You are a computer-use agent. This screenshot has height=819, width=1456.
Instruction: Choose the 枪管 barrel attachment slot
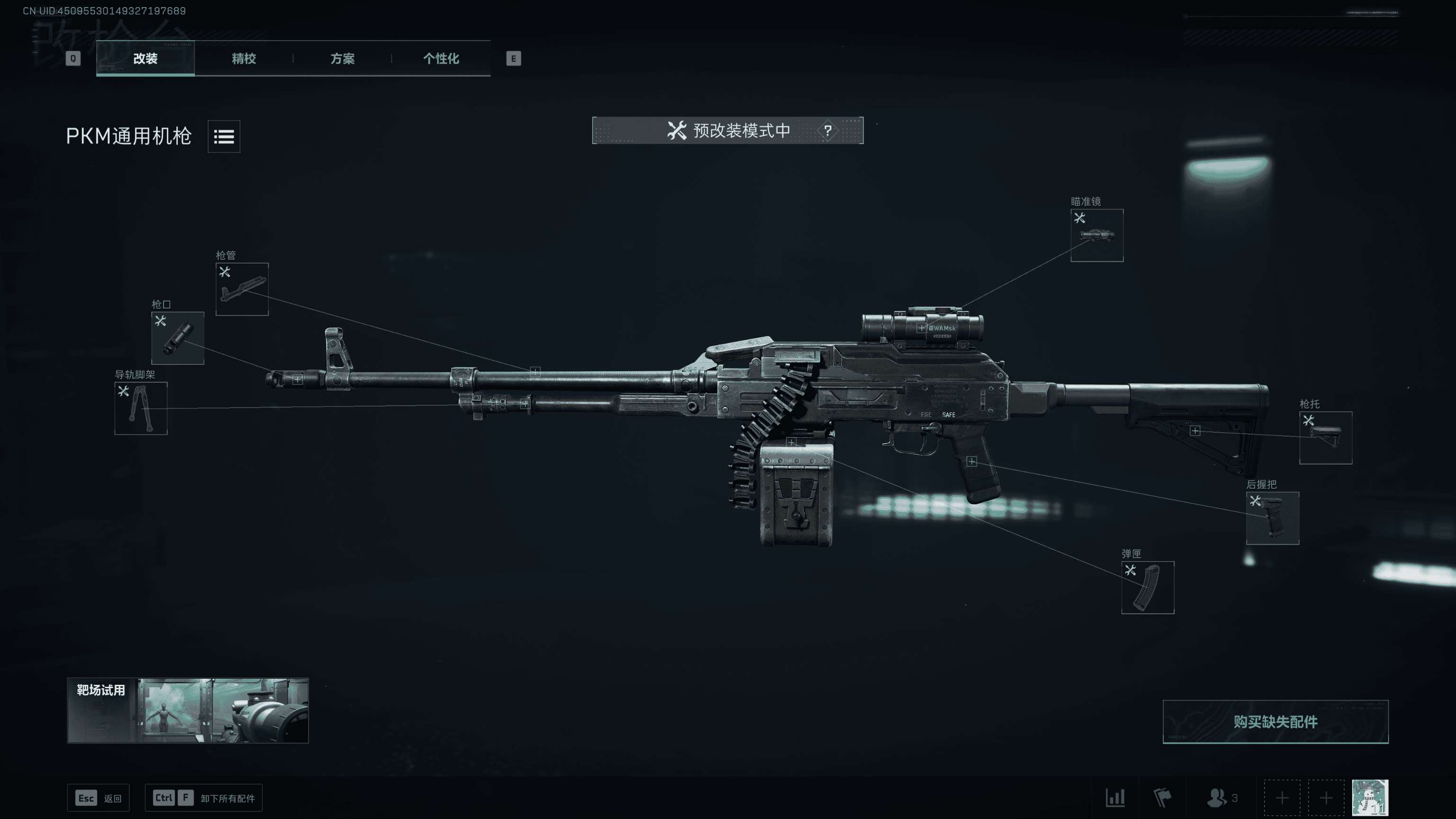tap(242, 289)
